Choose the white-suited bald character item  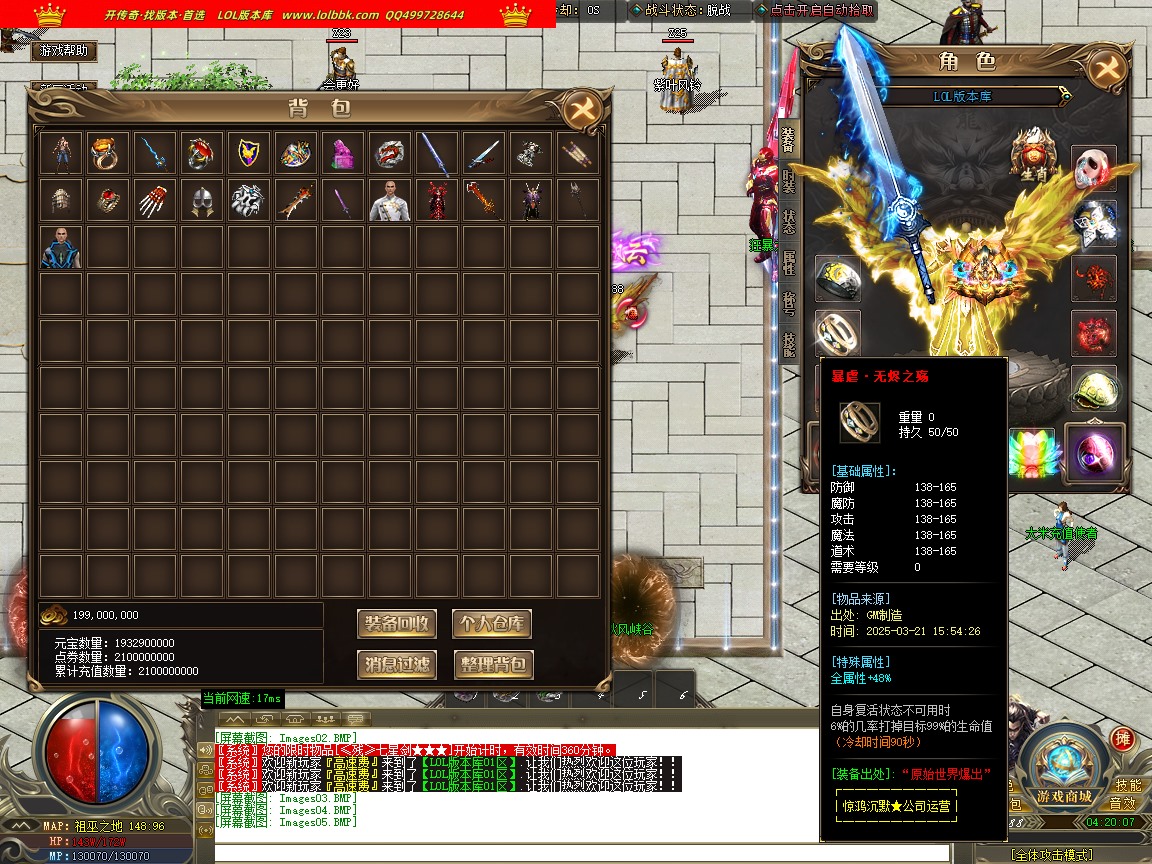389,200
